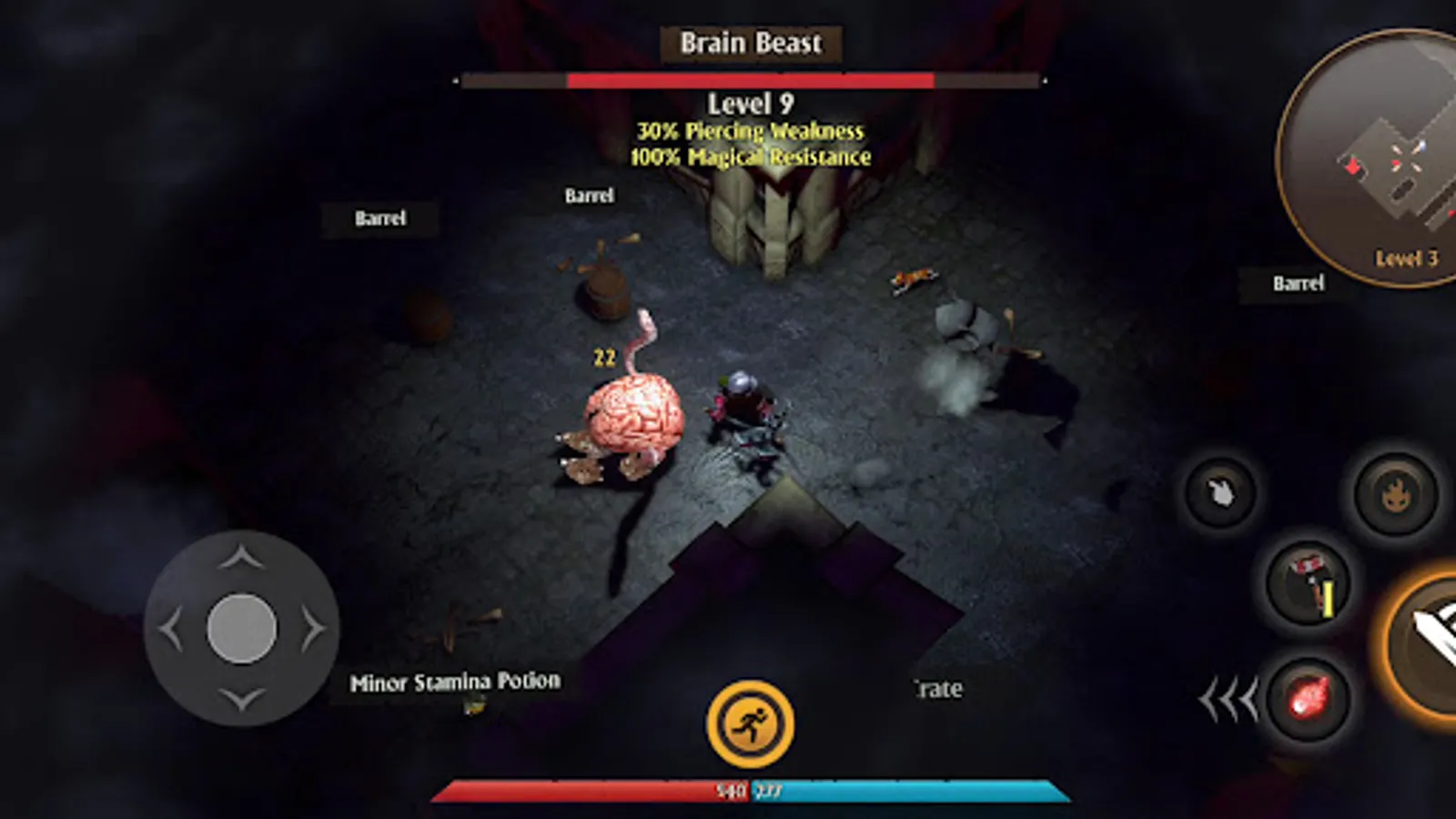The image size is (1456, 819).
Task: Select the Barrel label on the left
Action: [x=381, y=217]
